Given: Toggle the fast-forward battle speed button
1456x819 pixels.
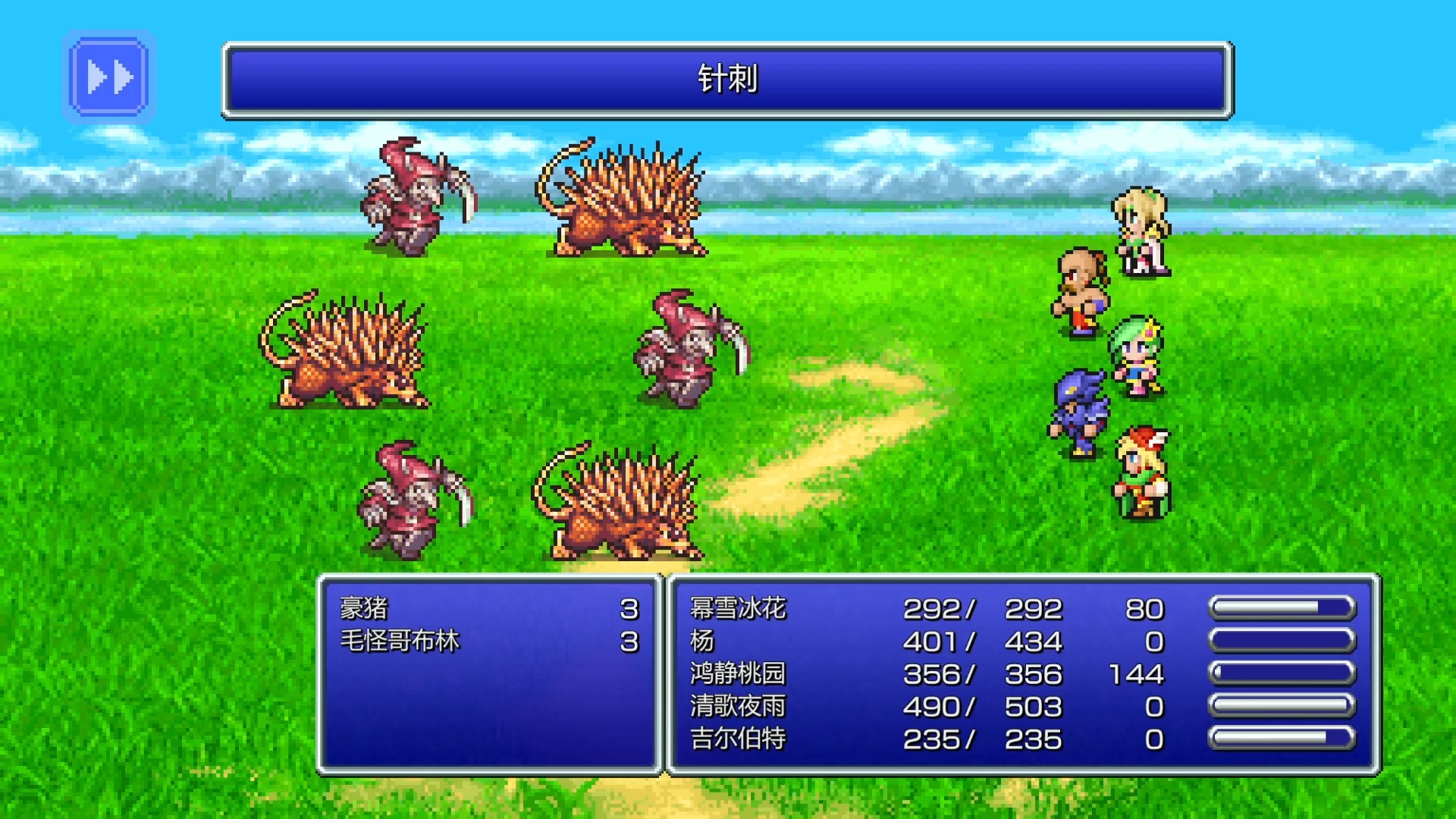Looking at the screenshot, I should (108, 77).
